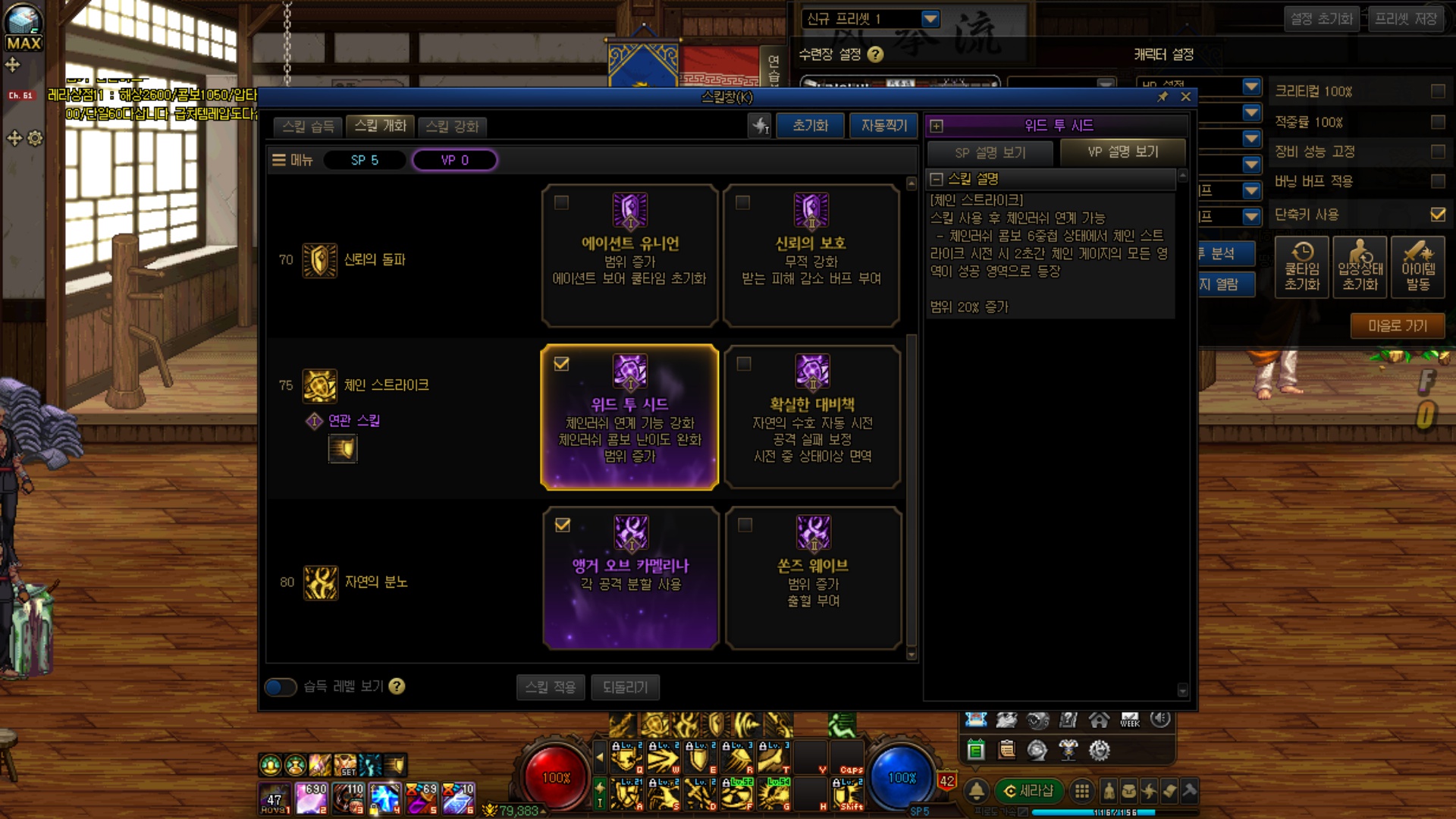Click the 쿨타임 초기화 button

click(x=1302, y=268)
